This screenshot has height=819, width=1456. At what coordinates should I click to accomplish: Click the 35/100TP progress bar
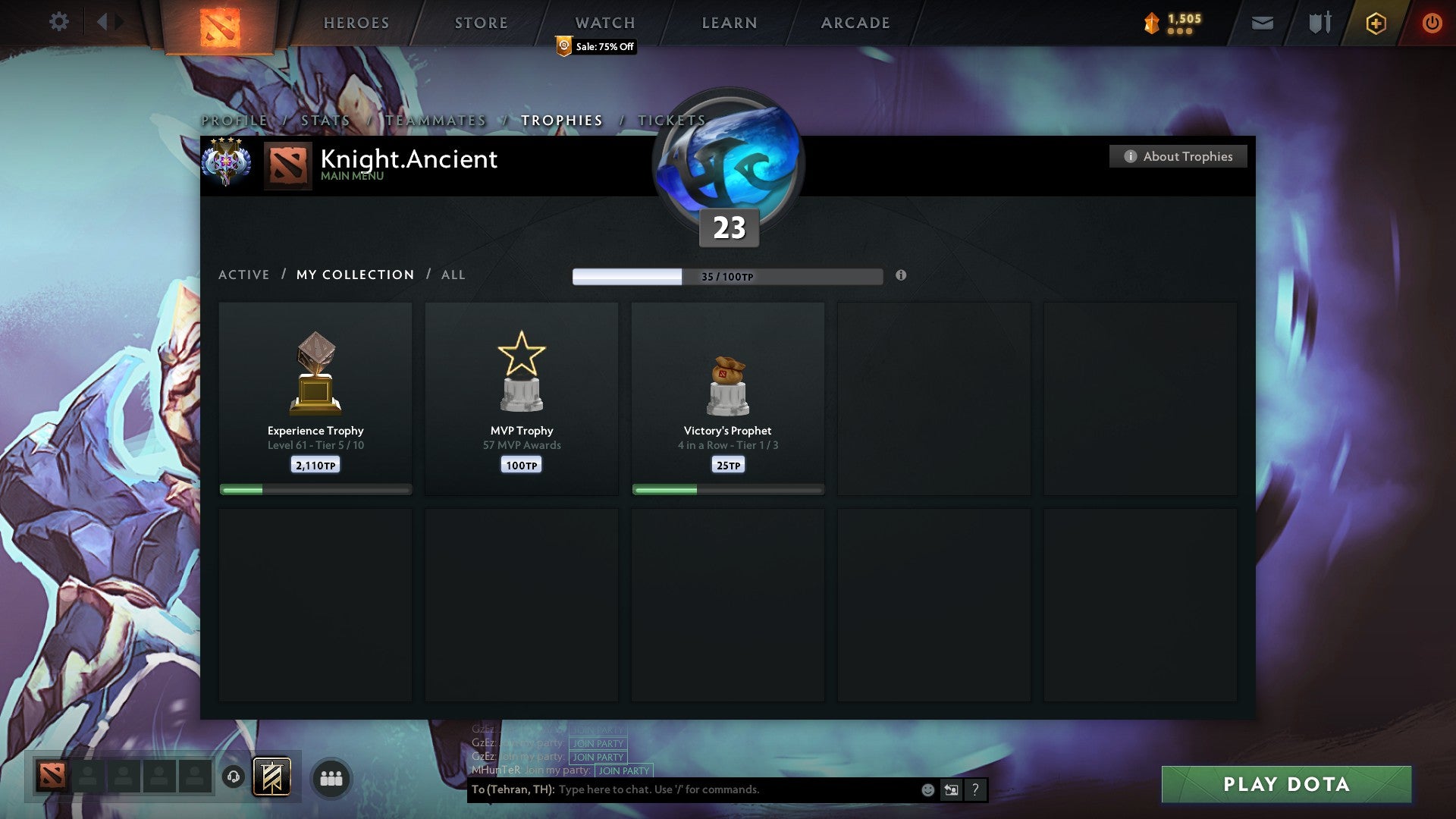[728, 277]
